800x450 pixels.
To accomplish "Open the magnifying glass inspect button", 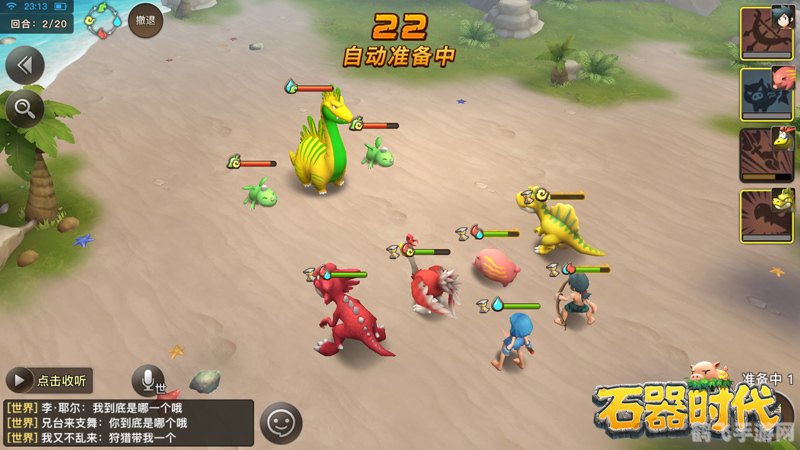I will [22, 107].
